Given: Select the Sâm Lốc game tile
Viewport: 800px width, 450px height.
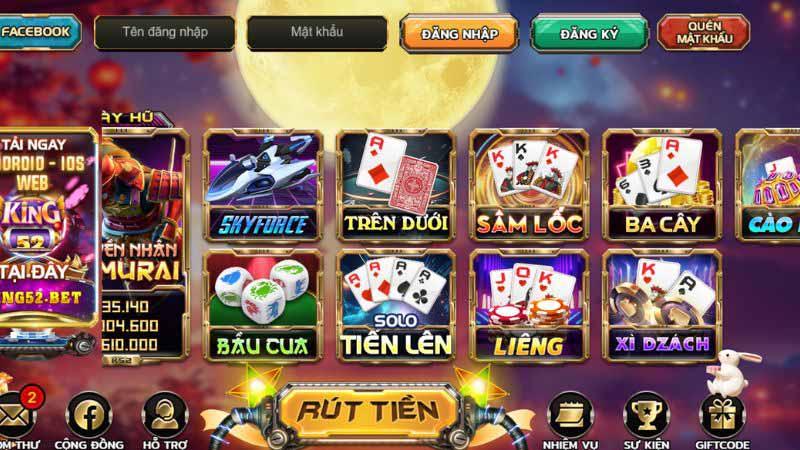Looking at the screenshot, I should 529,184.
